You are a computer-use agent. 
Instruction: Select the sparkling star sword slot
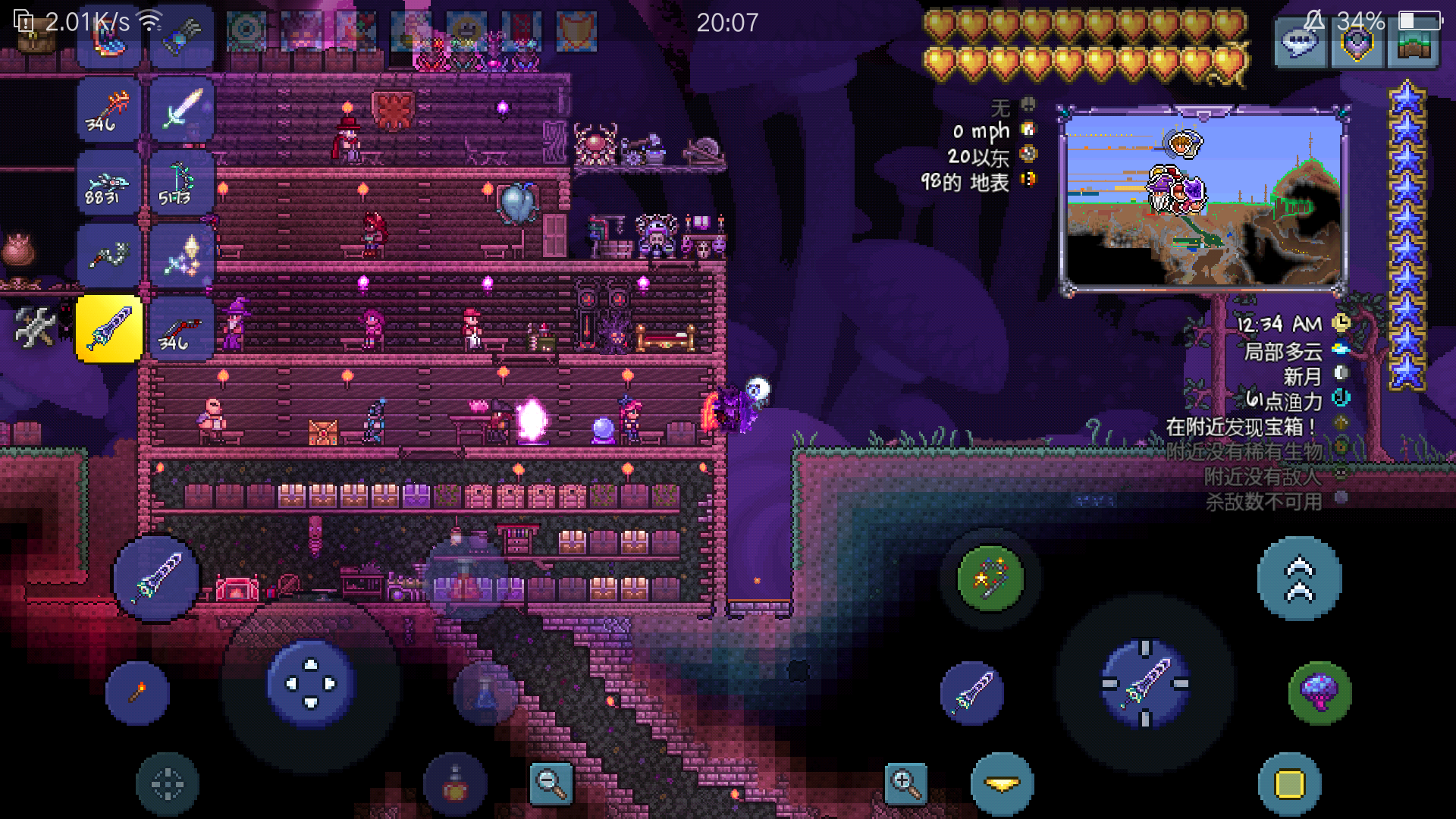180,256
